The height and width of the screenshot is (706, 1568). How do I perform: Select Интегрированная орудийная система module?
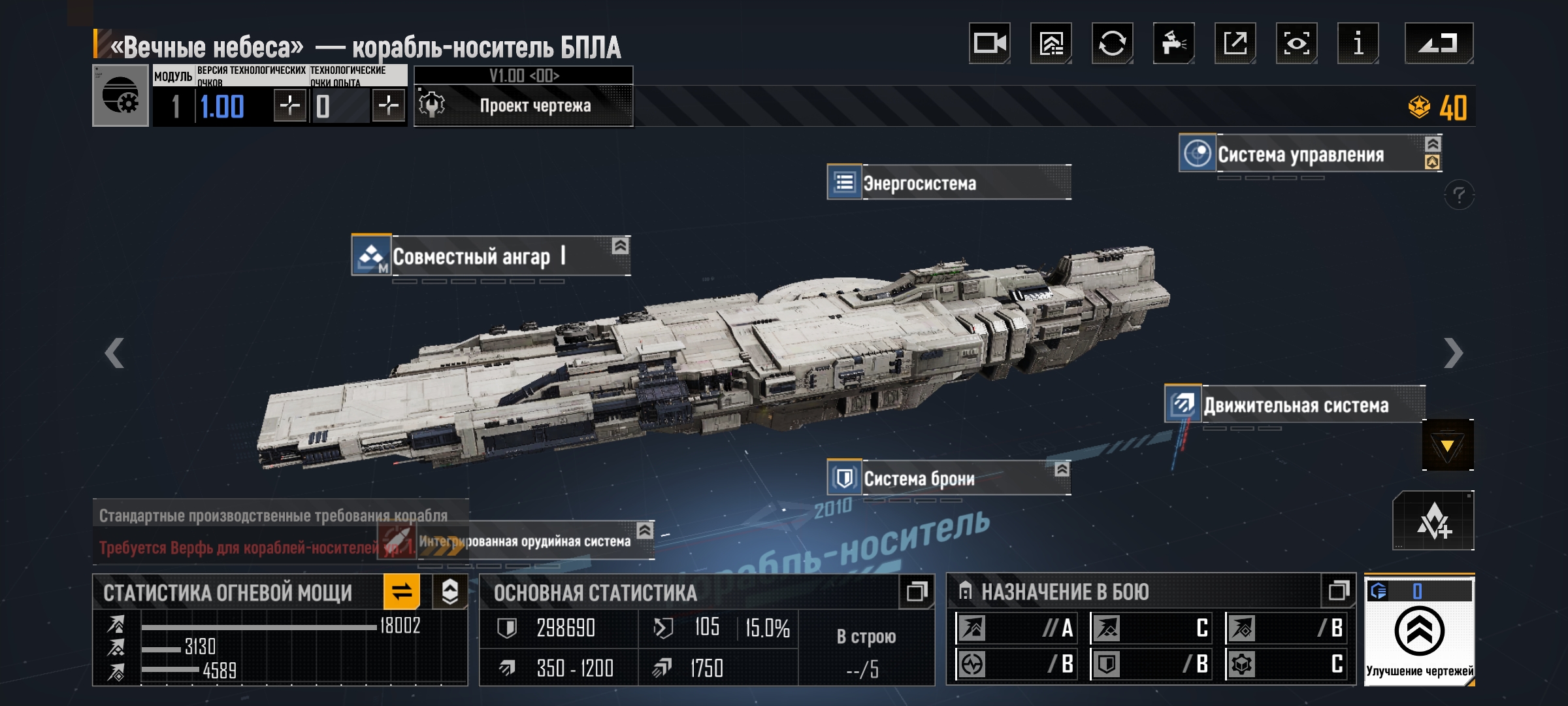[524, 541]
